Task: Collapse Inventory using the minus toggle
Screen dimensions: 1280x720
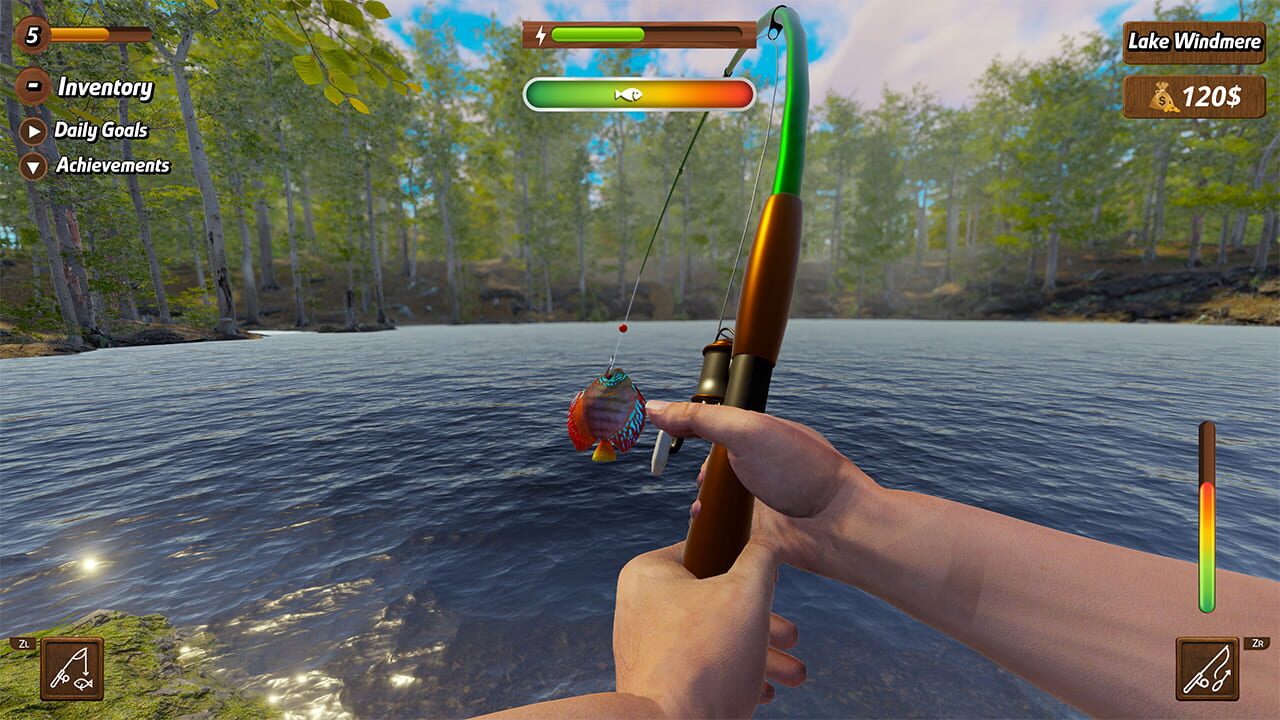Action: point(35,88)
